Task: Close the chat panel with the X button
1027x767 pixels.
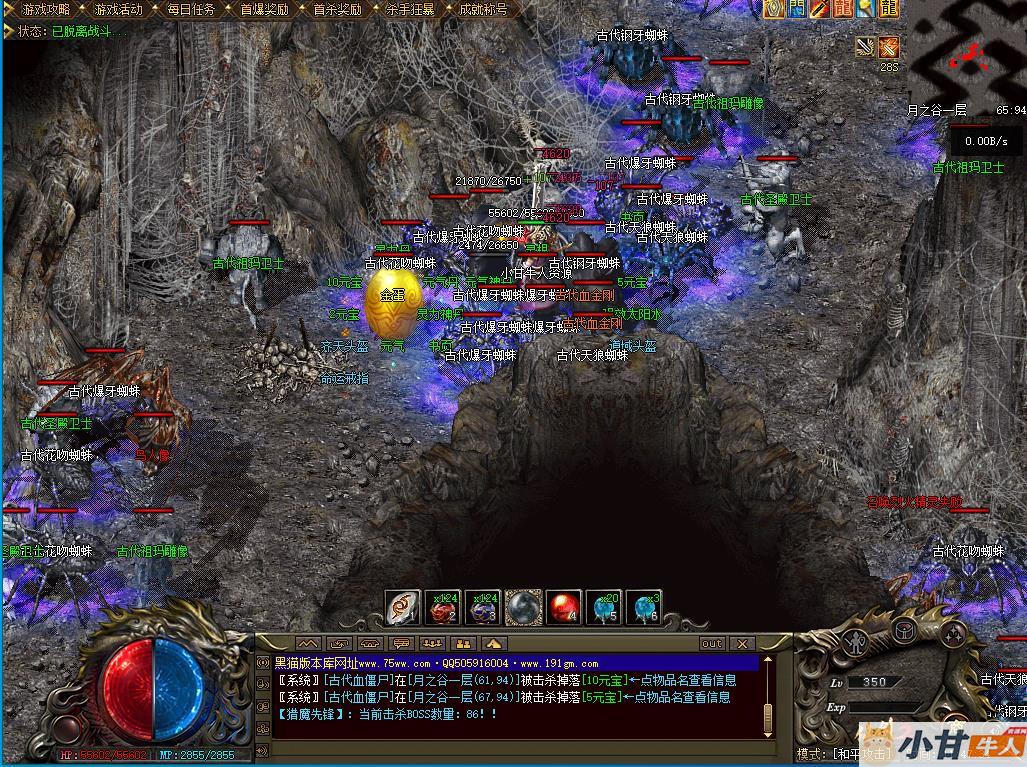Action: (742, 643)
